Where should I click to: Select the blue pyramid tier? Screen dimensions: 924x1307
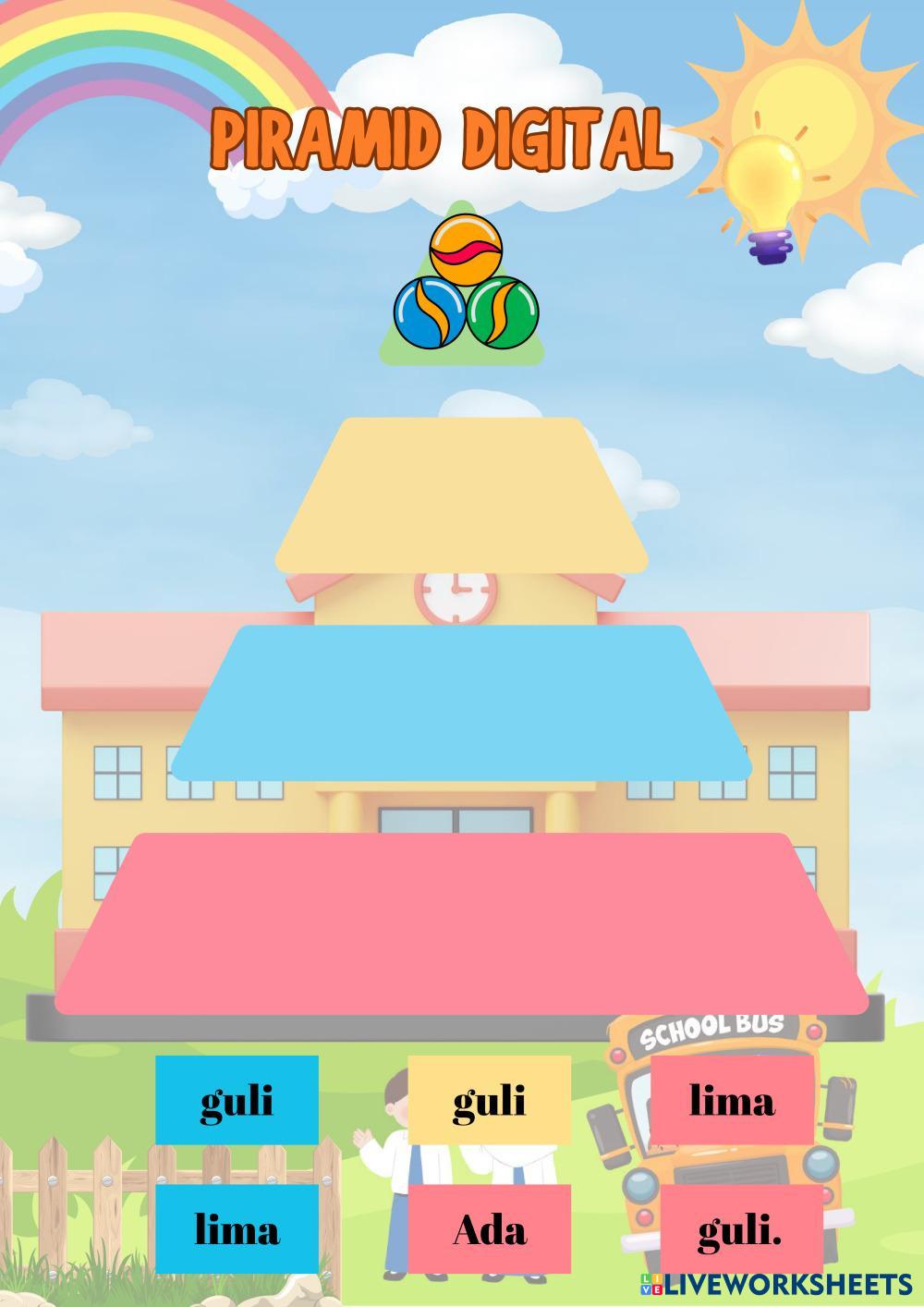(x=461, y=702)
